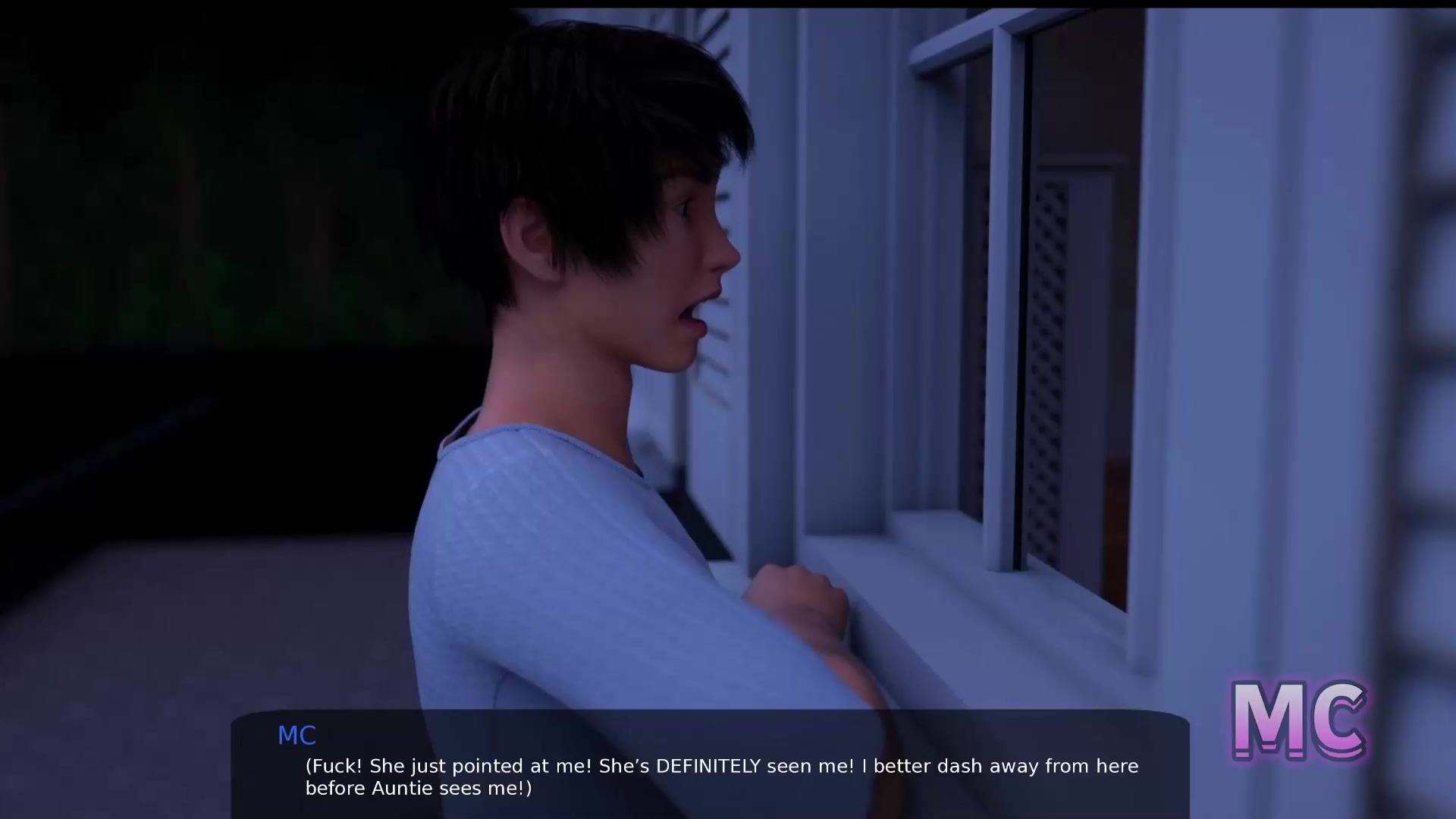Advance the MC dialogue text box
This screenshot has height=819, width=1456.
pos(710,764)
